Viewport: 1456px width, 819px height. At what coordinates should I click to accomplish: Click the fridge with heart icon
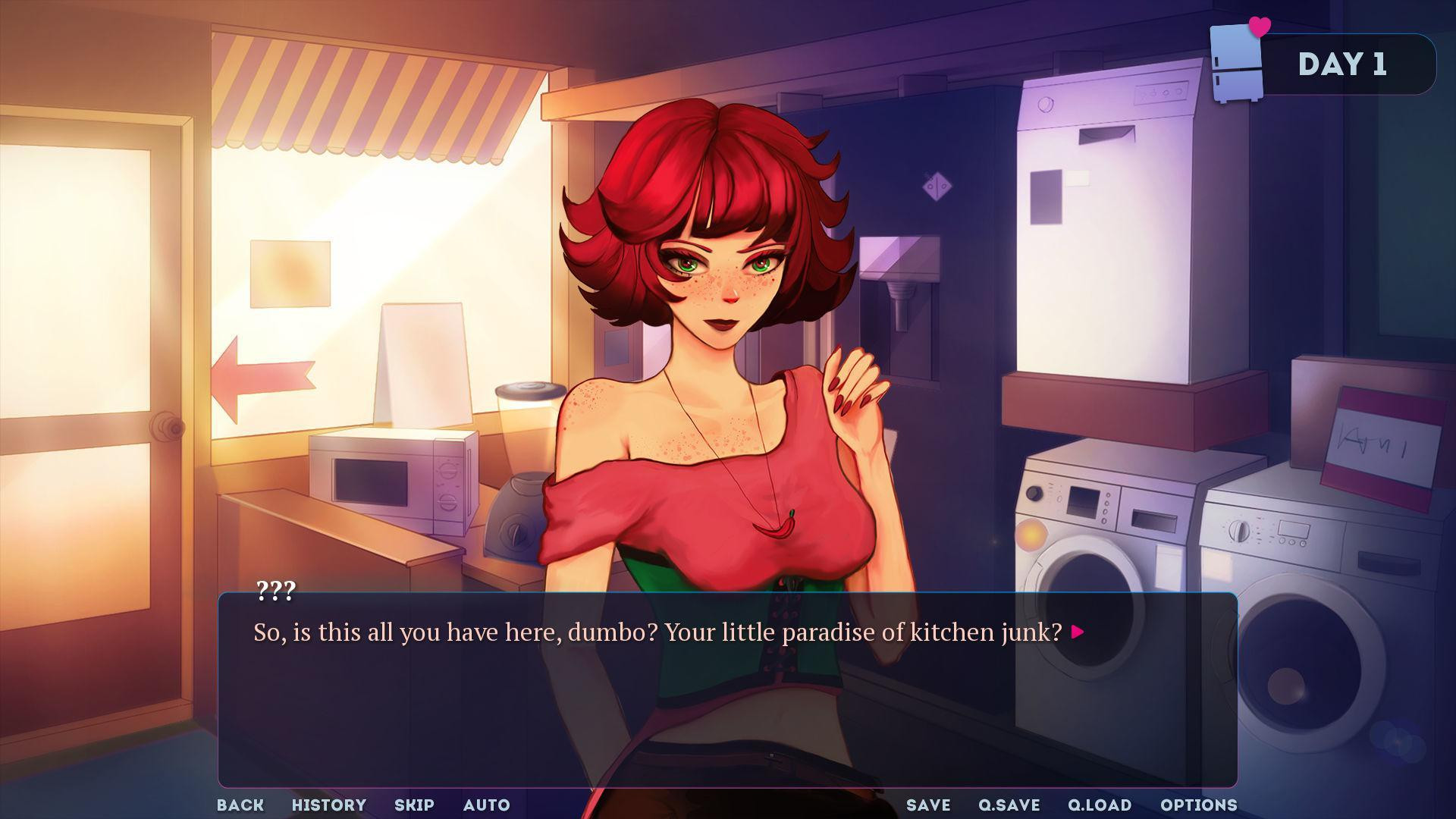(1238, 61)
